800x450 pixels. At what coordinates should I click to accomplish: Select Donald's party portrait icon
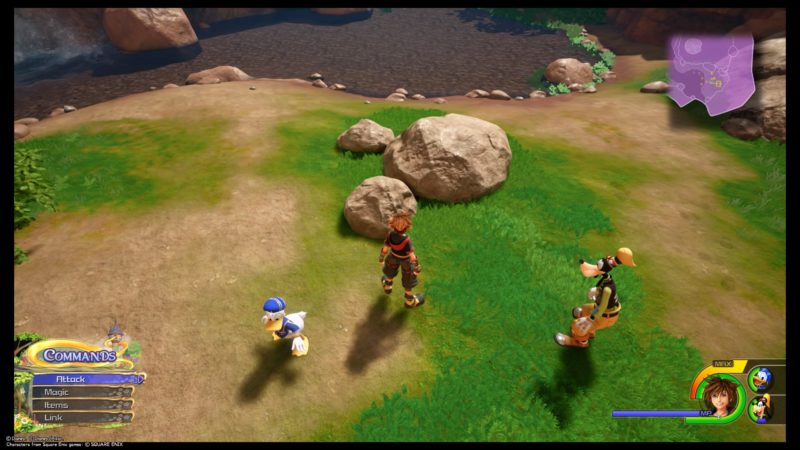point(760,379)
